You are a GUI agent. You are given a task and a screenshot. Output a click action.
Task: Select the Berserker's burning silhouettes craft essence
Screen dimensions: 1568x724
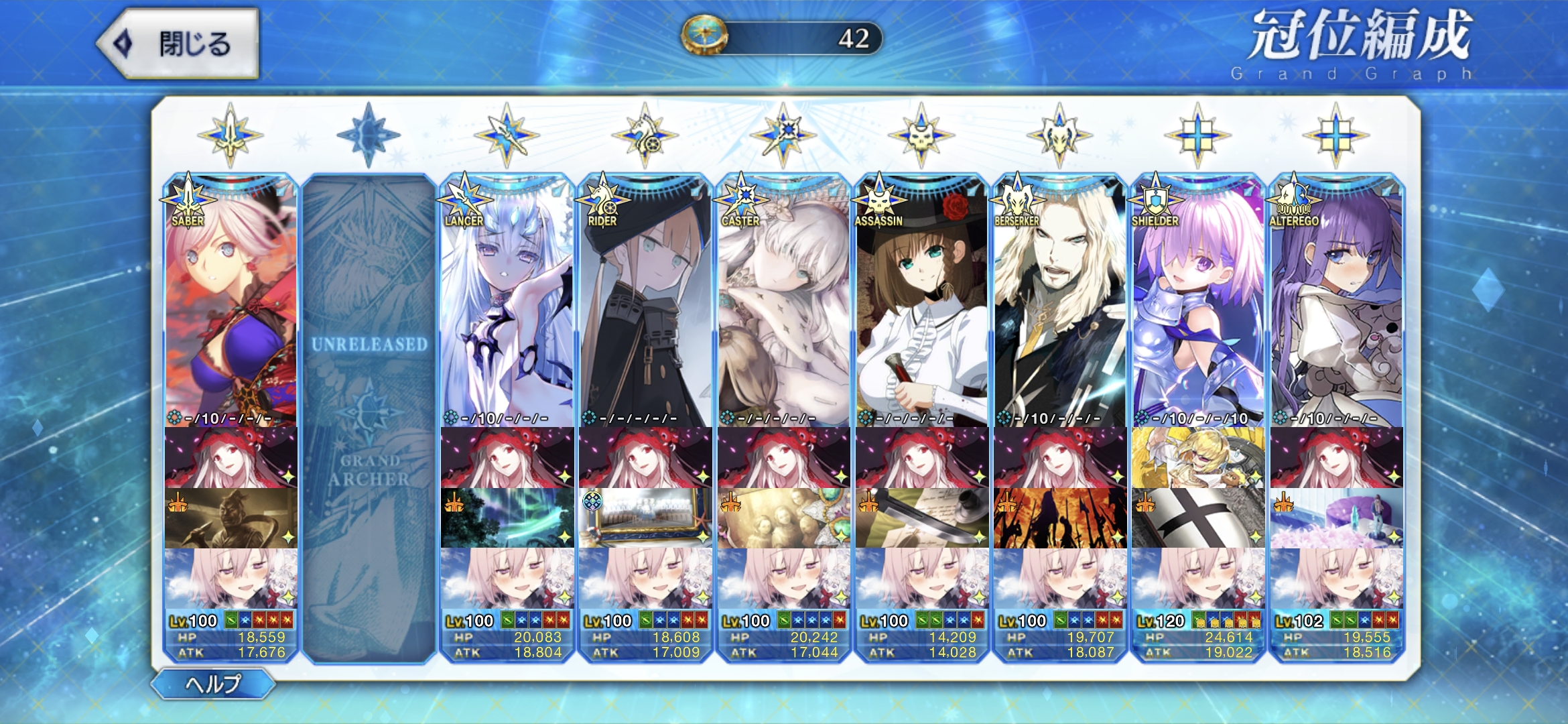1059,518
